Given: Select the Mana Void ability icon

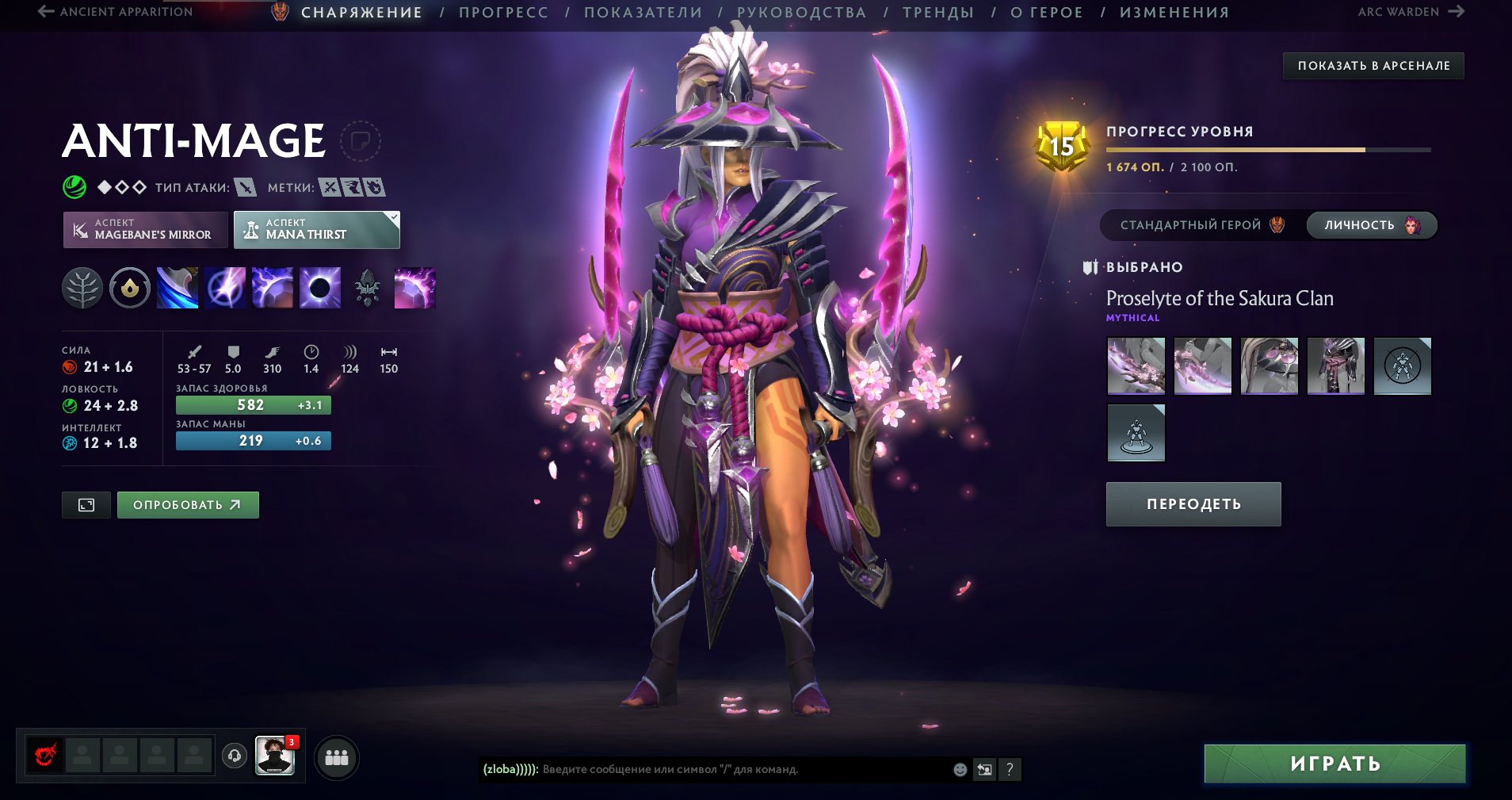Looking at the screenshot, I should click(320, 288).
